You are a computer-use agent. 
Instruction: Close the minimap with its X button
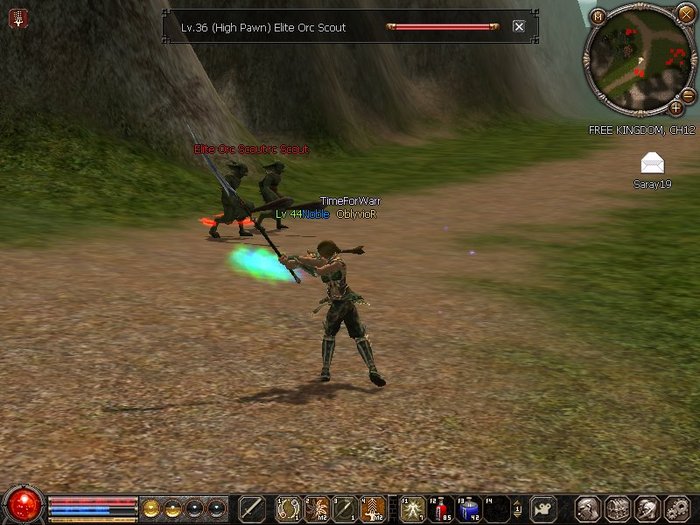[x=686, y=13]
